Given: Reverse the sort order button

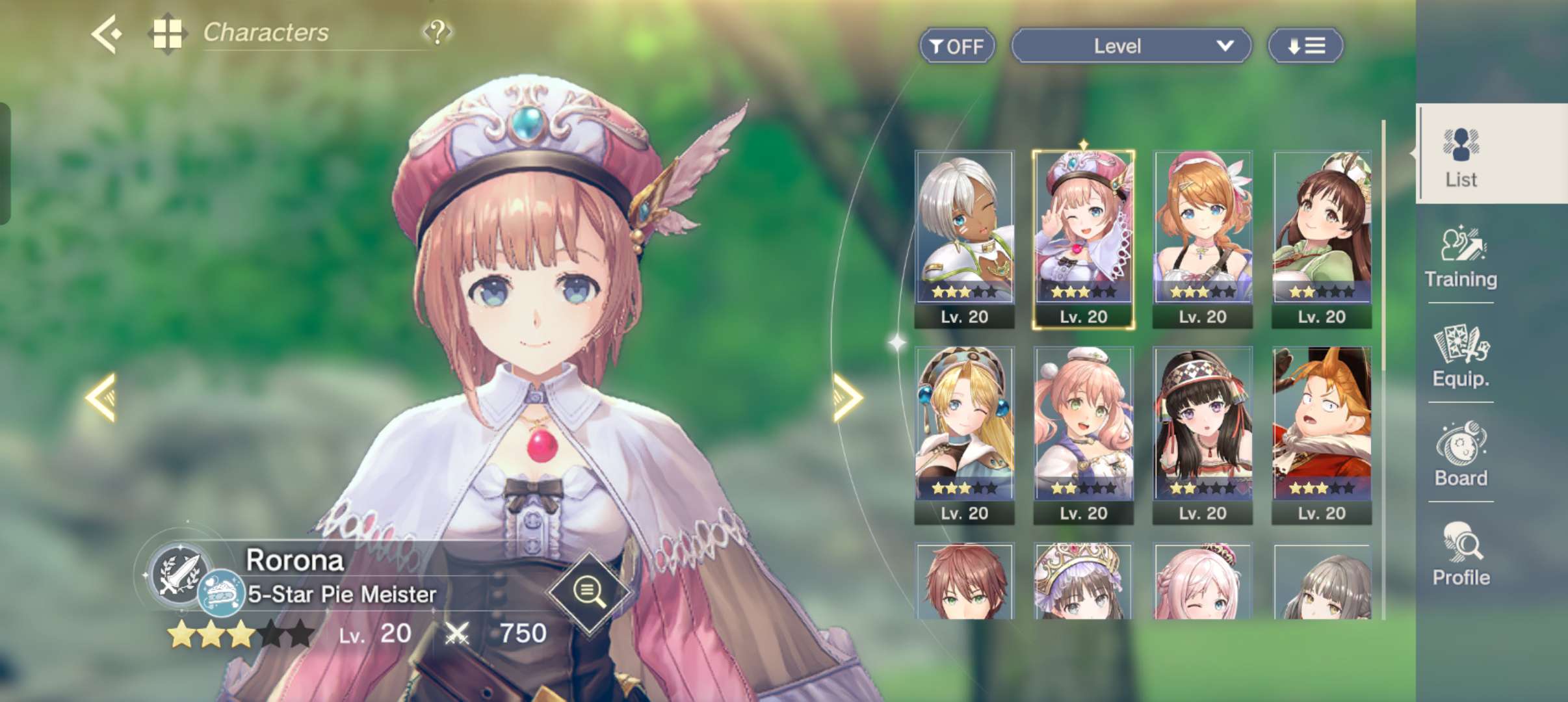Looking at the screenshot, I should pyautogui.click(x=1305, y=46).
